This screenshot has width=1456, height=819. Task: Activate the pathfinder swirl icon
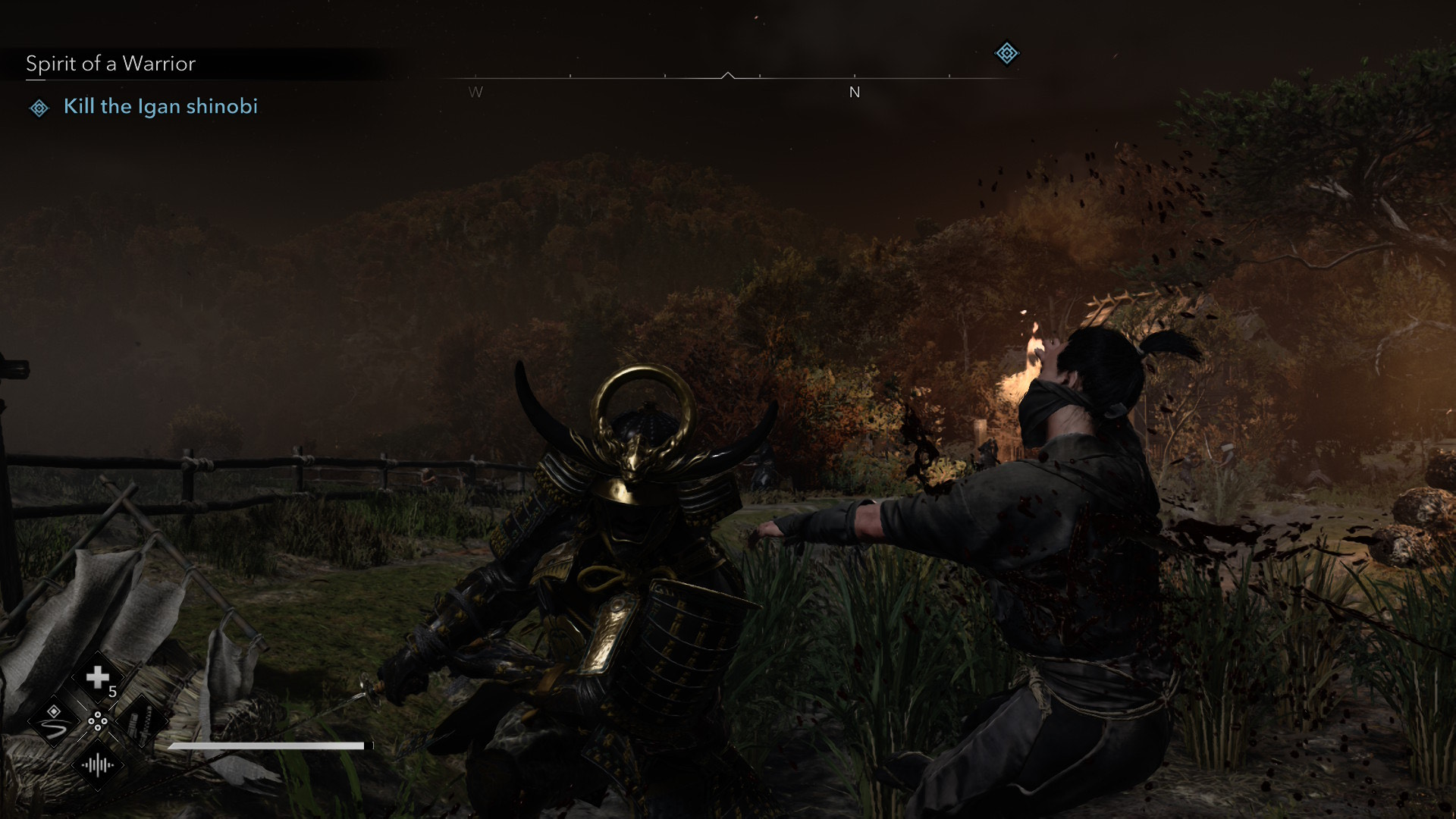coord(54,722)
